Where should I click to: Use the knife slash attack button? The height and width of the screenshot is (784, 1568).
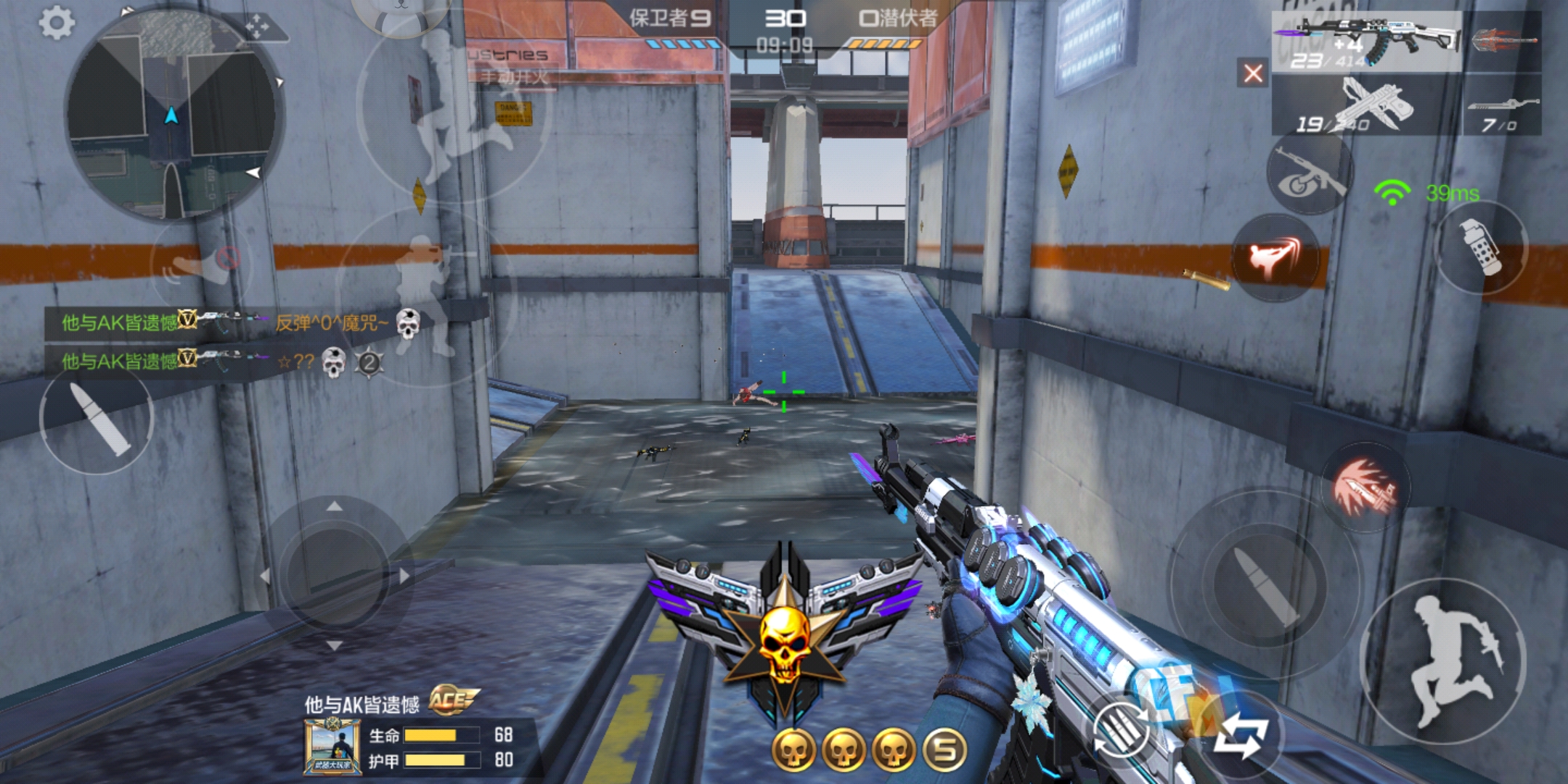click(x=1365, y=487)
